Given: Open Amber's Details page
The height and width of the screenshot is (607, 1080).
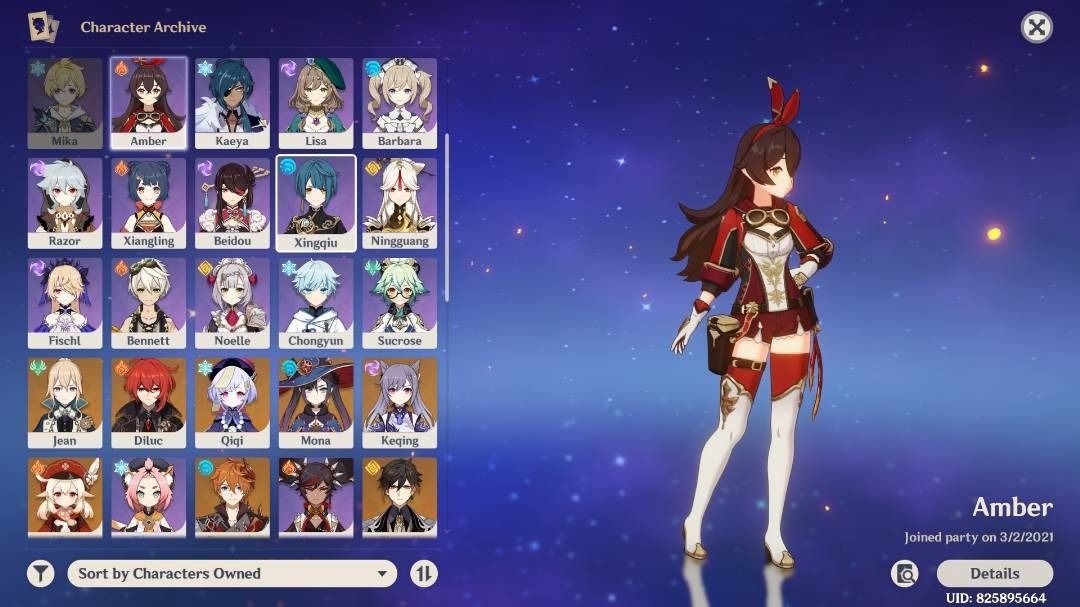Looking at the screenshot, I should (994, 573).
